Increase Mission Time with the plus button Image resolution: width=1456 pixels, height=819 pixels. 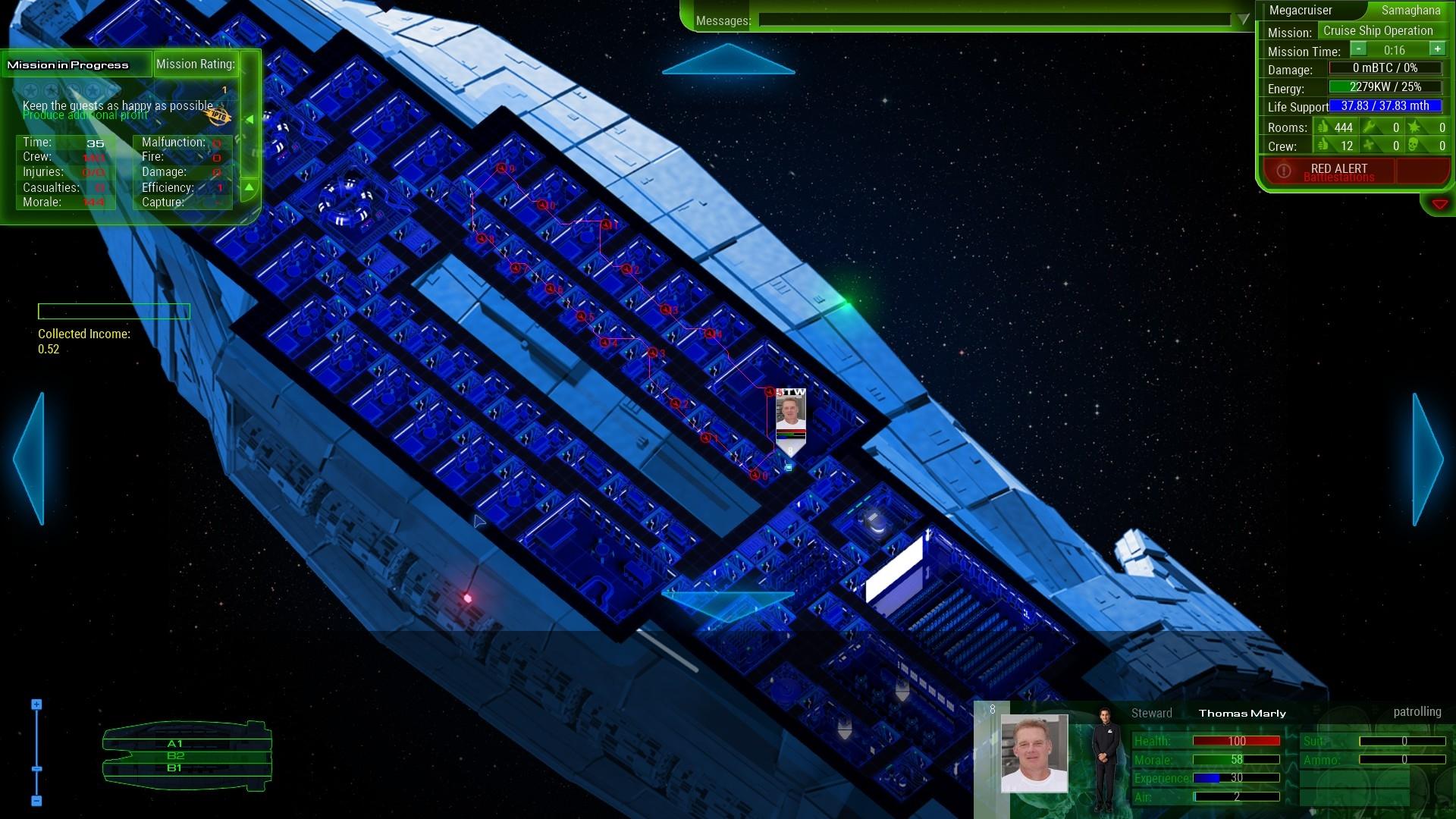1437,50
